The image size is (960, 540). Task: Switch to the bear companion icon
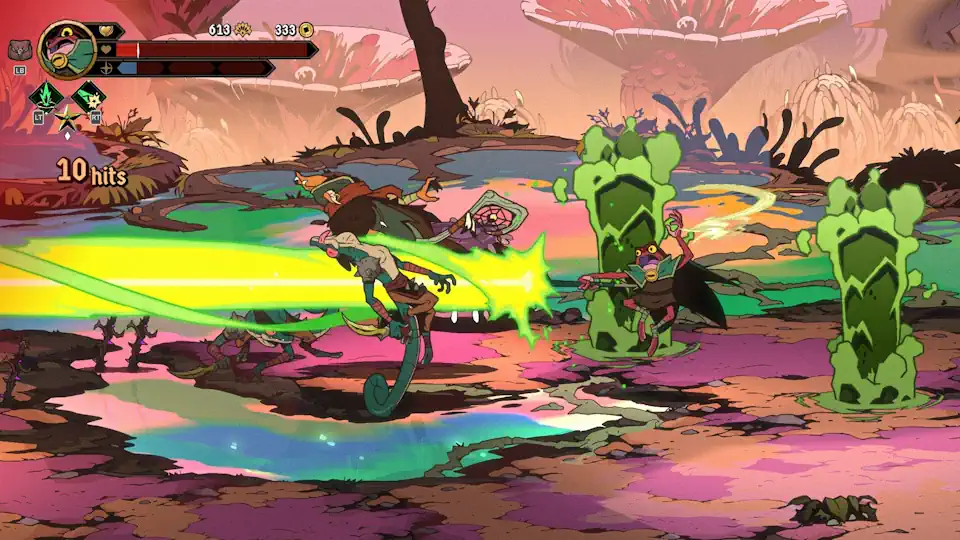pos(19,49)
